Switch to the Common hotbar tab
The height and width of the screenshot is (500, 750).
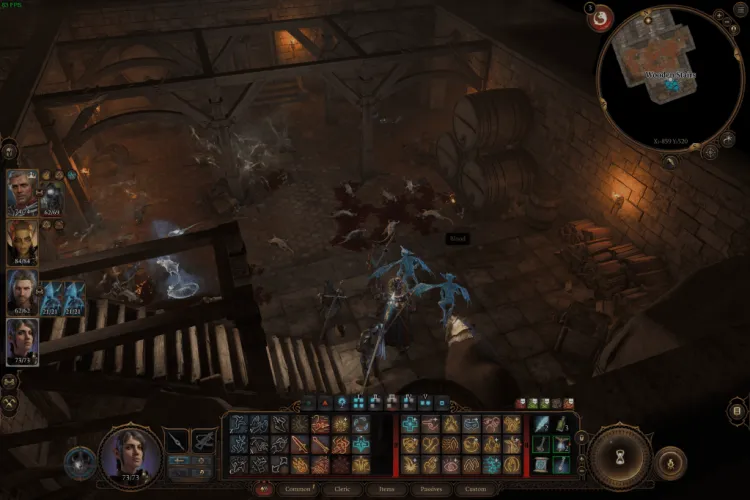pyautogui.click(x=297, y=490)
